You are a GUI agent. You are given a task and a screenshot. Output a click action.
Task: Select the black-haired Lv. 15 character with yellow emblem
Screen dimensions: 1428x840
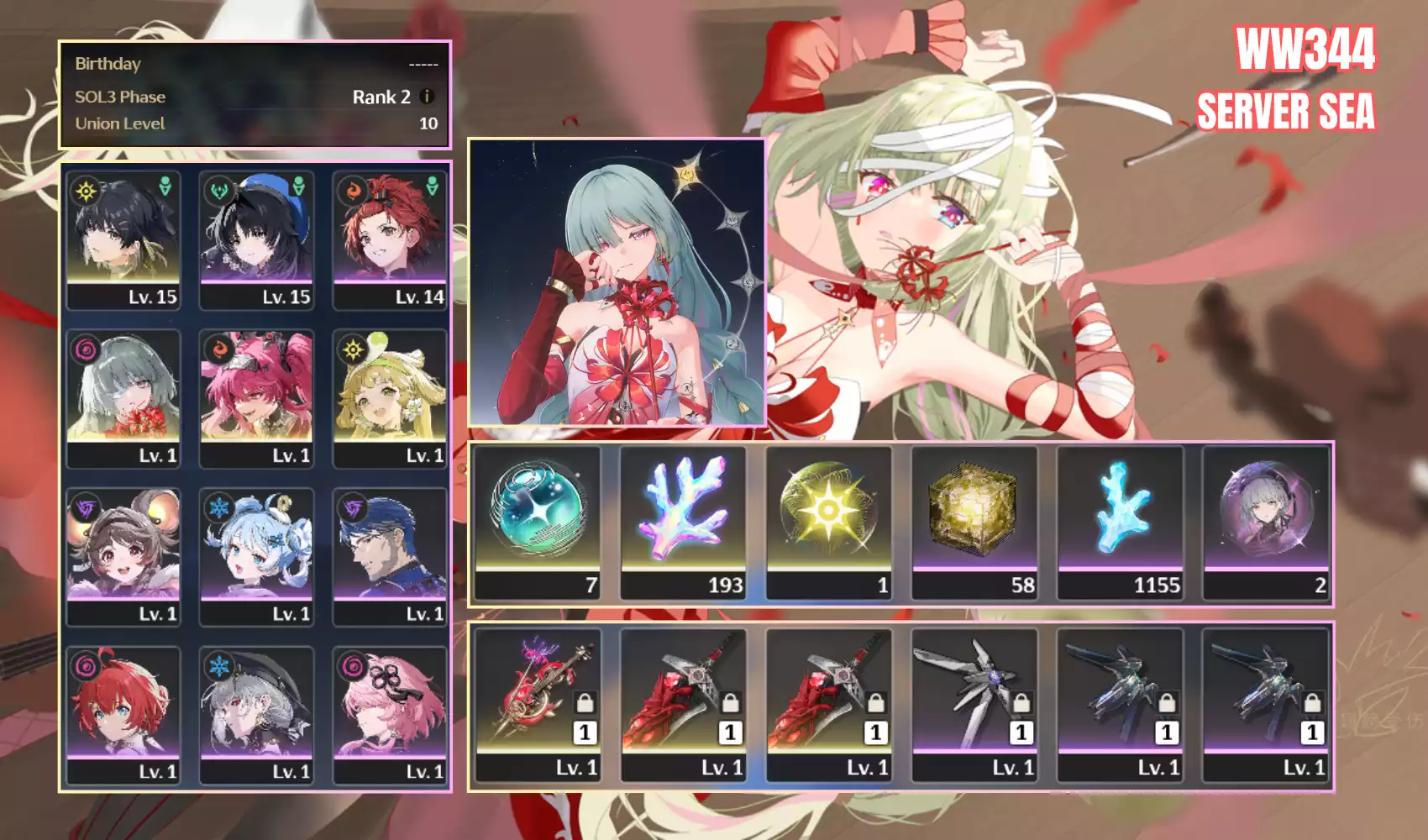click(123, 239)
